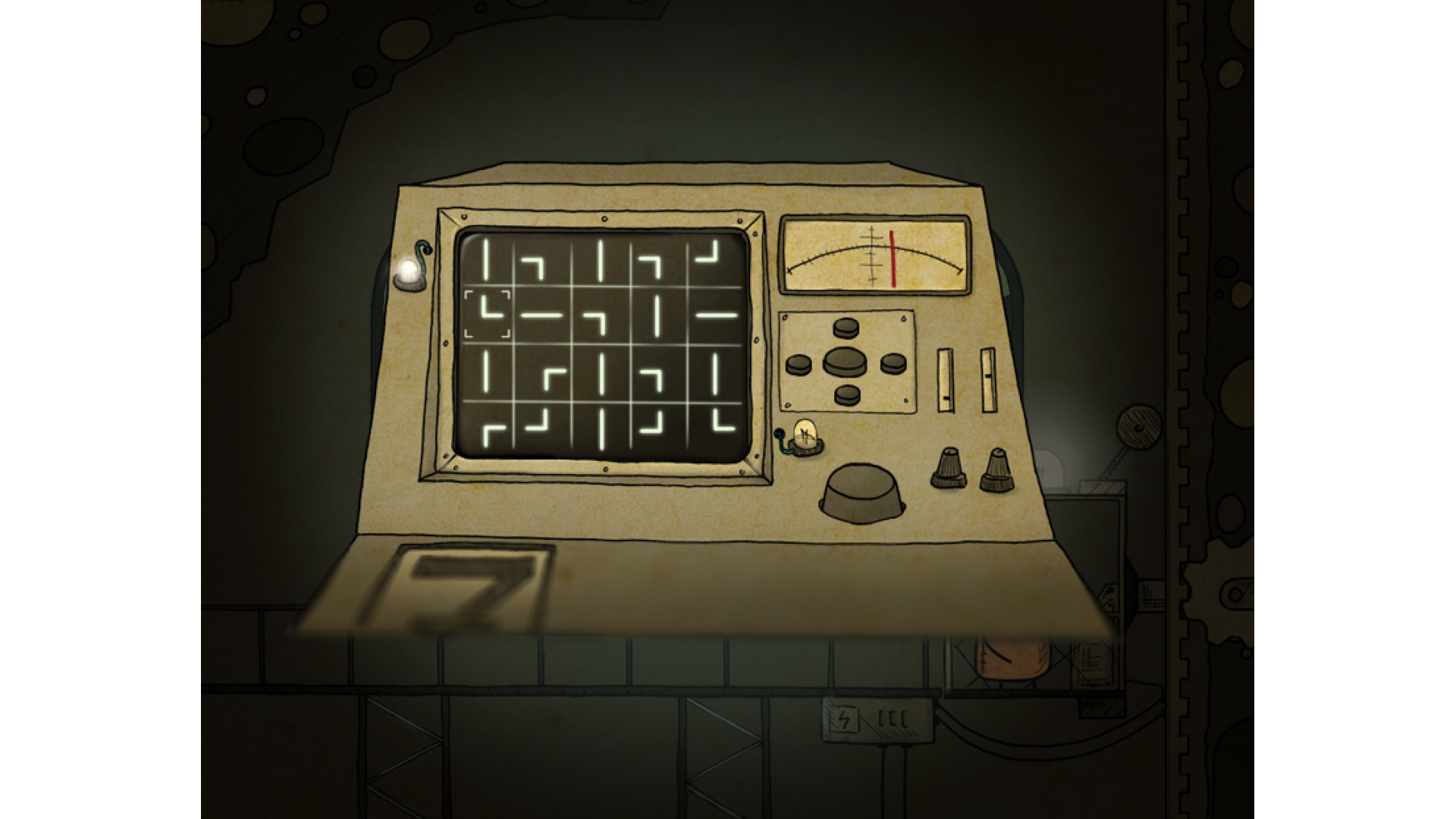This screenshot has width=1456, height=819.
Task: Click the up button on the directional pad
Action: pyautogui.click(x=846, y=328)
